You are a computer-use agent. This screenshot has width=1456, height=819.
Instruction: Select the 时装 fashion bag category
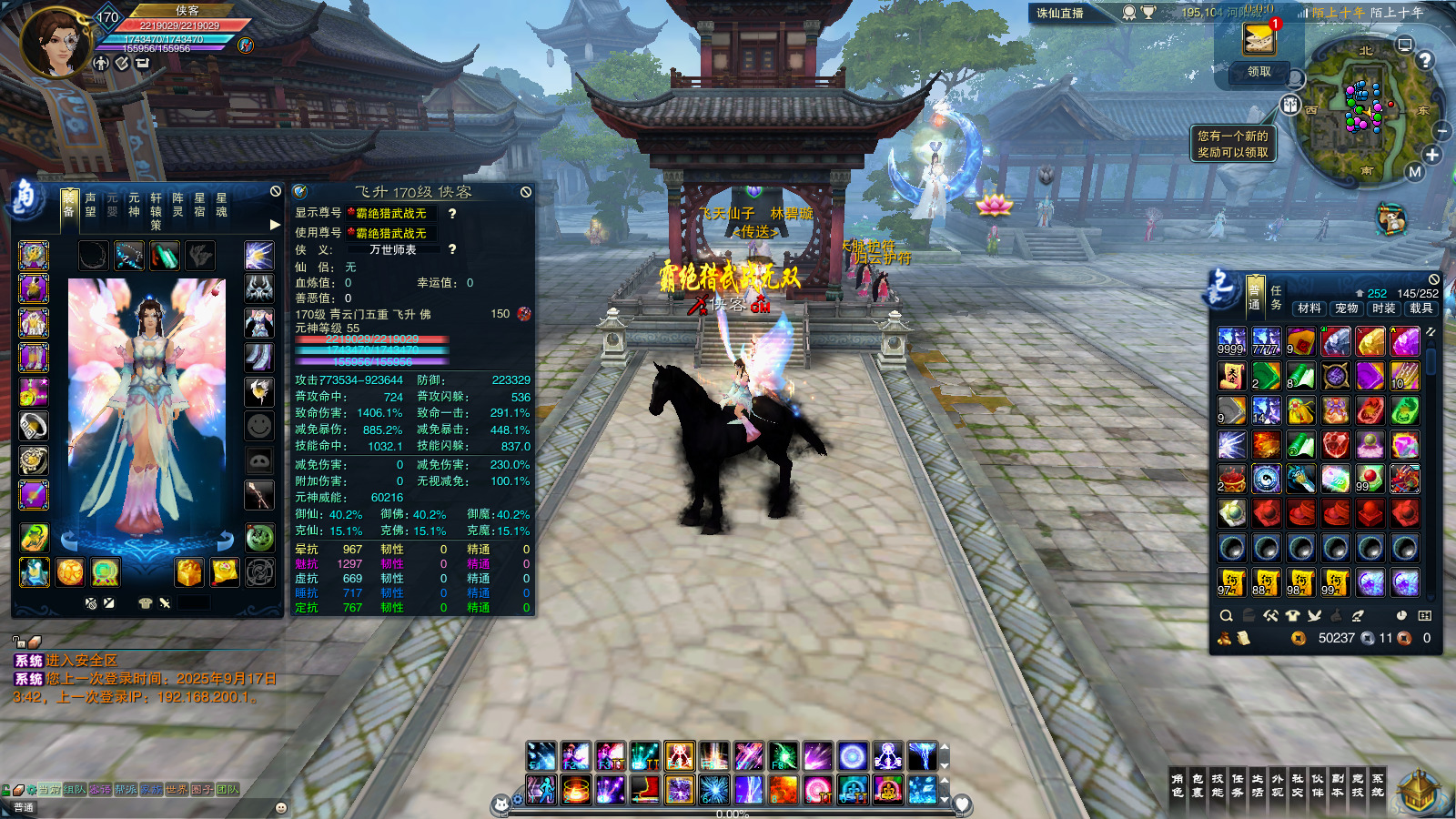[x=1384, y=308]
